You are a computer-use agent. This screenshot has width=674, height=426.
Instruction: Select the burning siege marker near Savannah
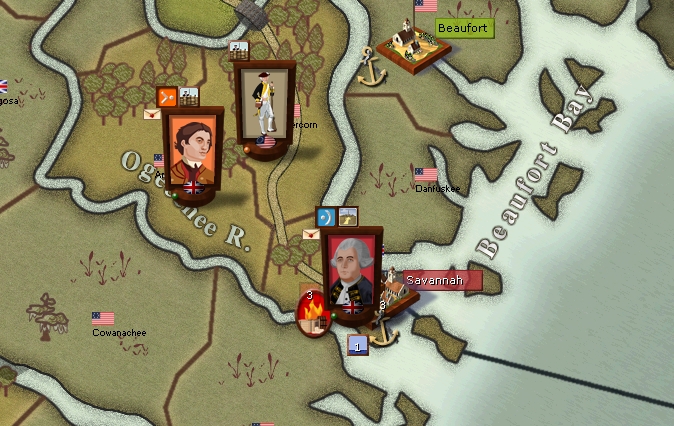(314, 317)
